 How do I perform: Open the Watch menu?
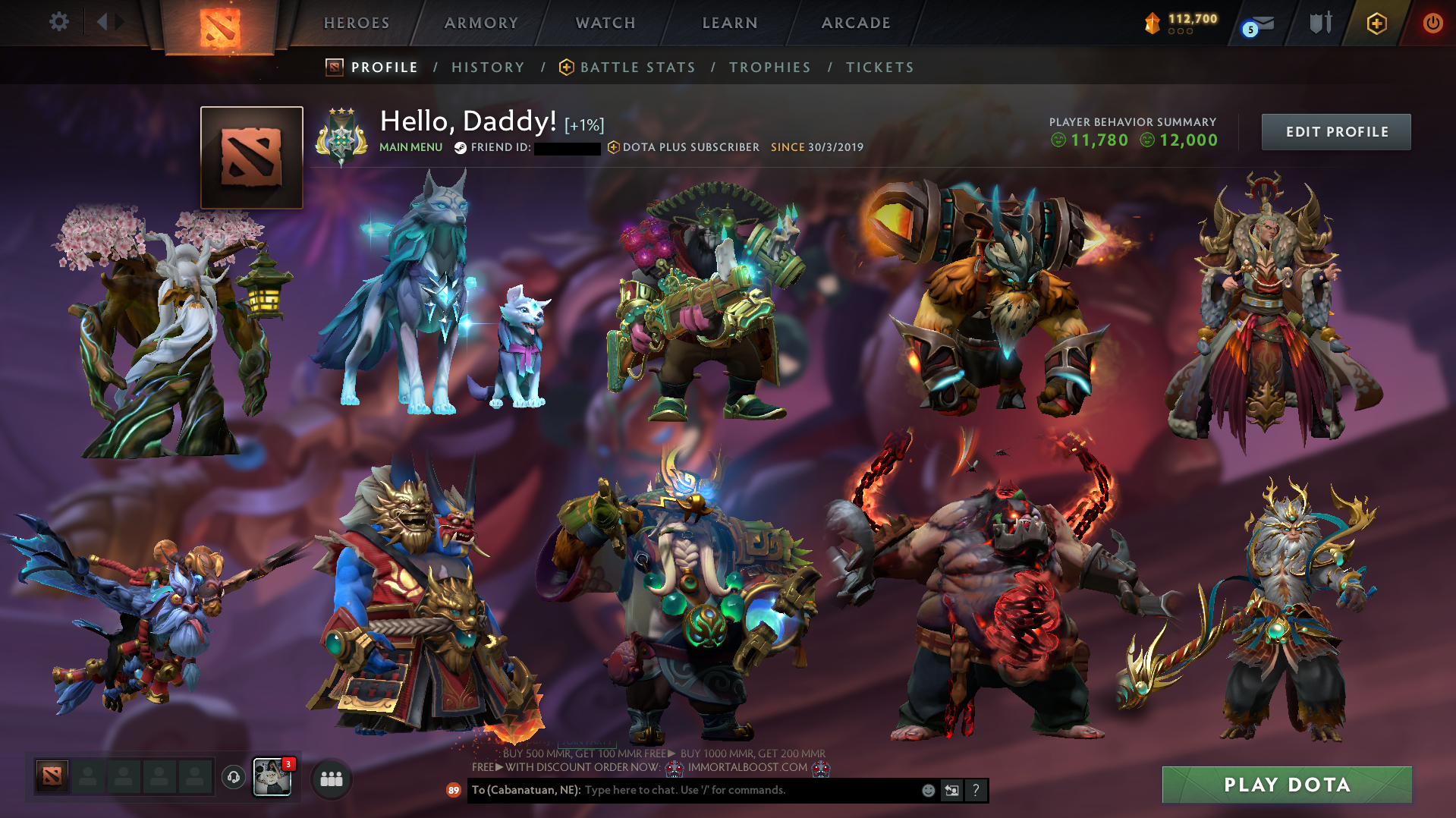[x=605, y=23]
